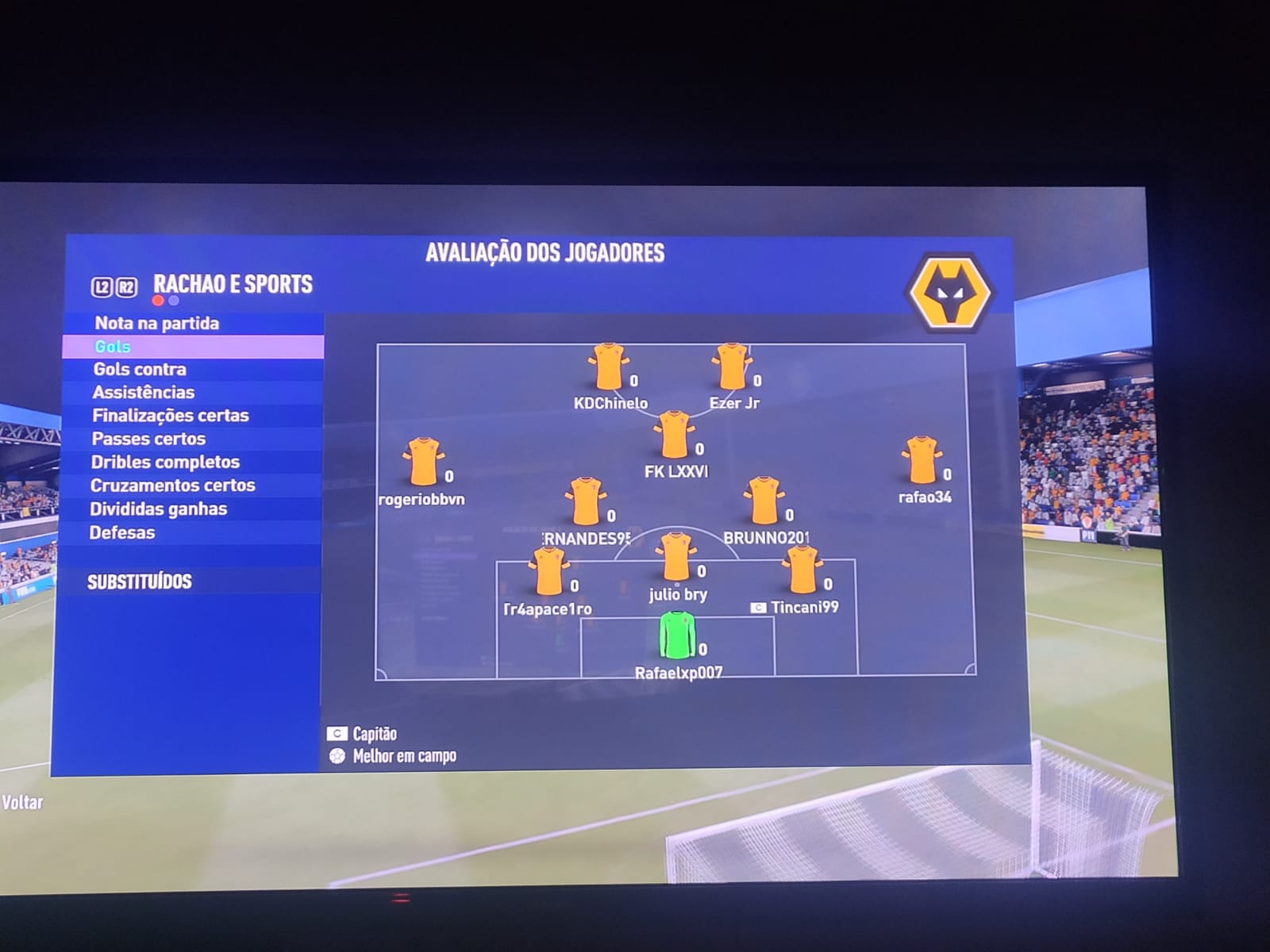Choose goalkeeper Rafaelxp007

(x=677, y=635)
